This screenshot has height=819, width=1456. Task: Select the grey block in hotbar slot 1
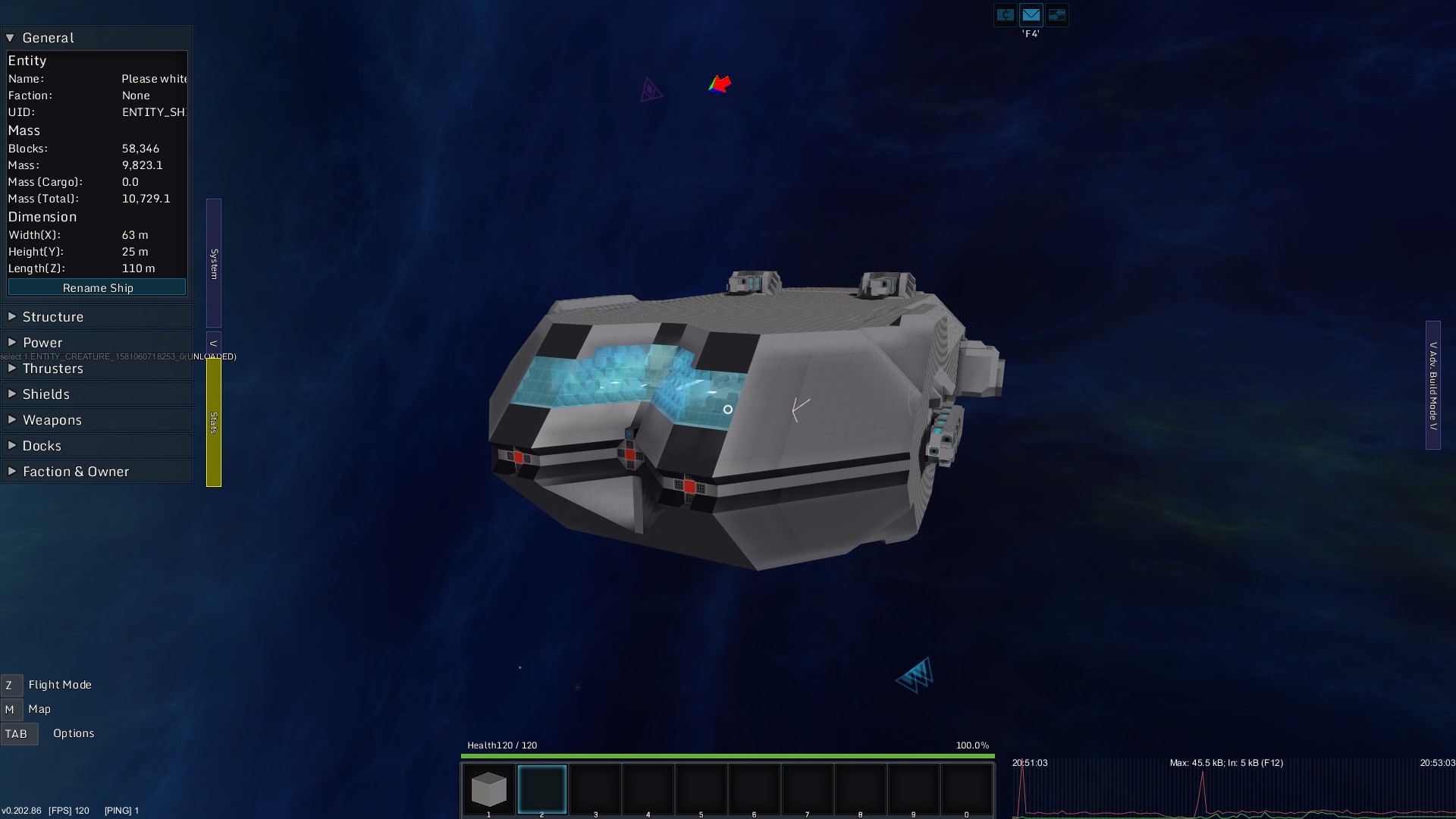pos(489,789)
